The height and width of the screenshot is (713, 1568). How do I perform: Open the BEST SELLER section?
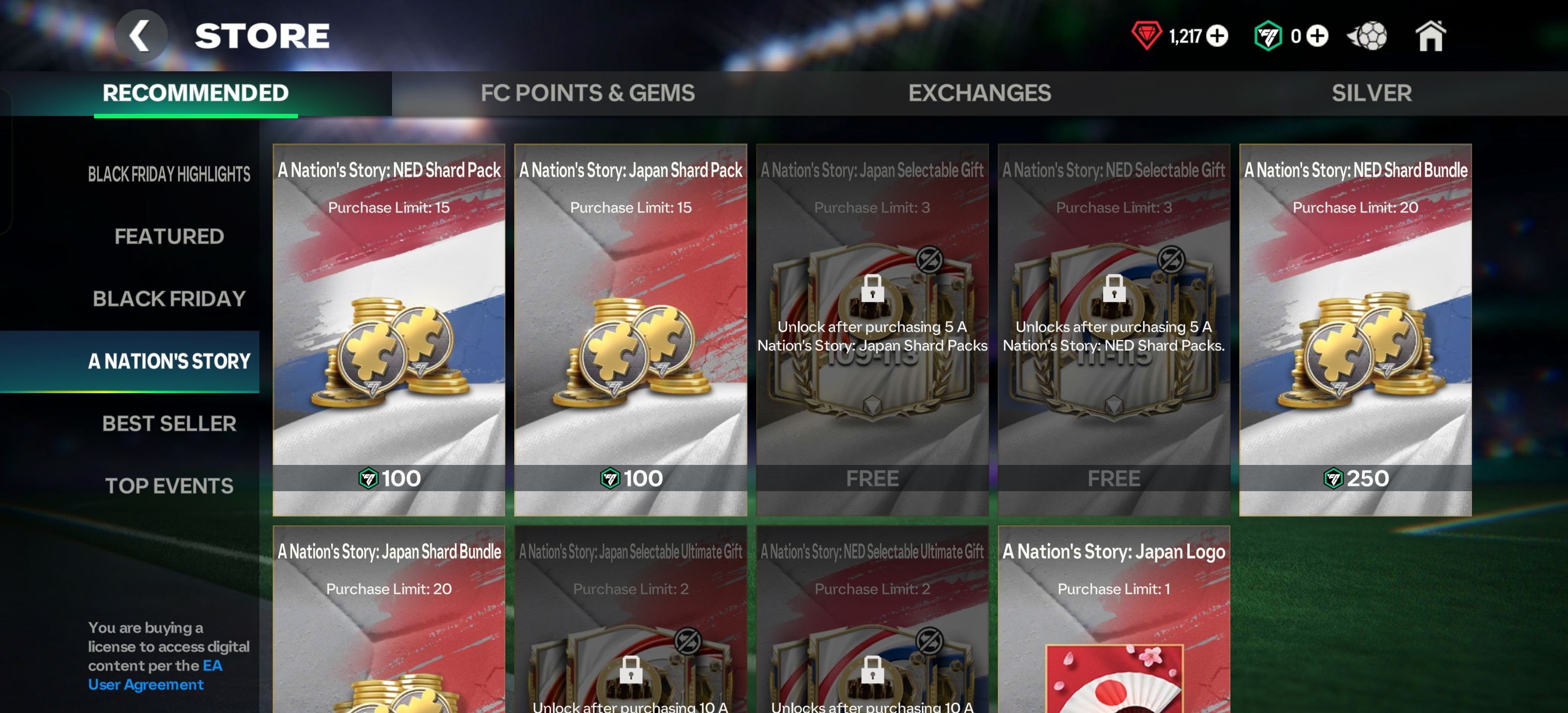pos(170,423)
